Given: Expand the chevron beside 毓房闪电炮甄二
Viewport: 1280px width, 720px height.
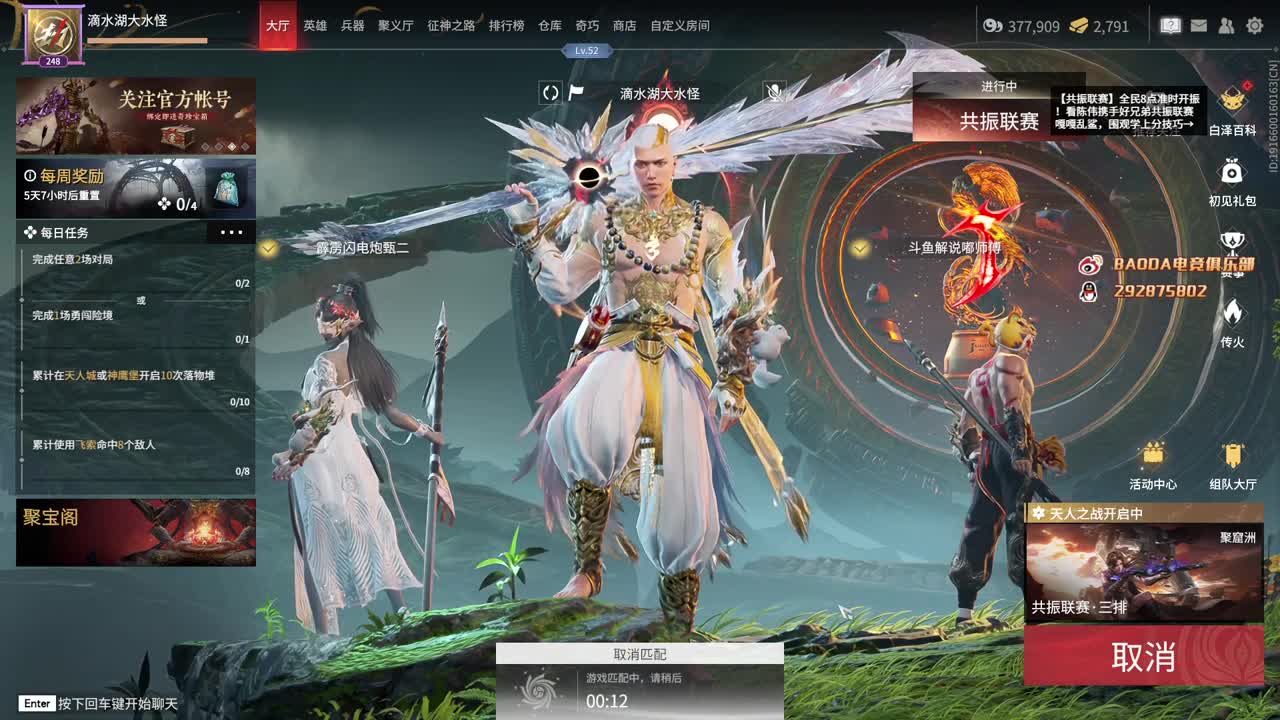Looking at the screenshot, I should [x=267, y=248].
